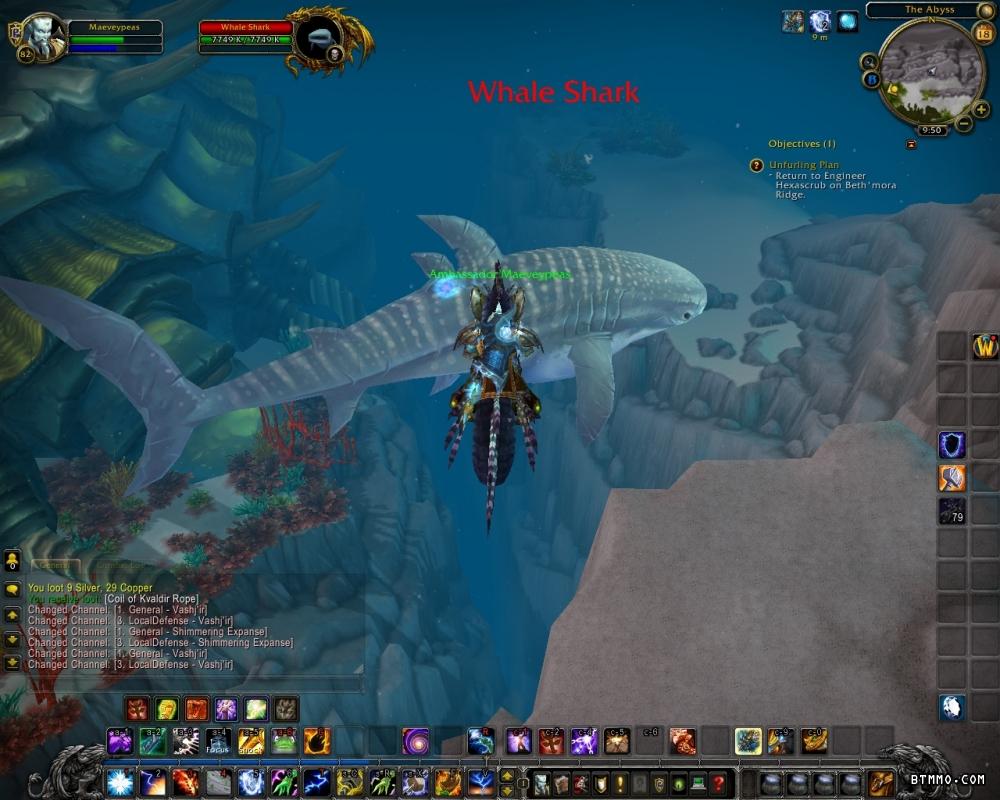The image size is (1000, 800).
Task: Open the red question mark help button
Action: tap(717, 783)
